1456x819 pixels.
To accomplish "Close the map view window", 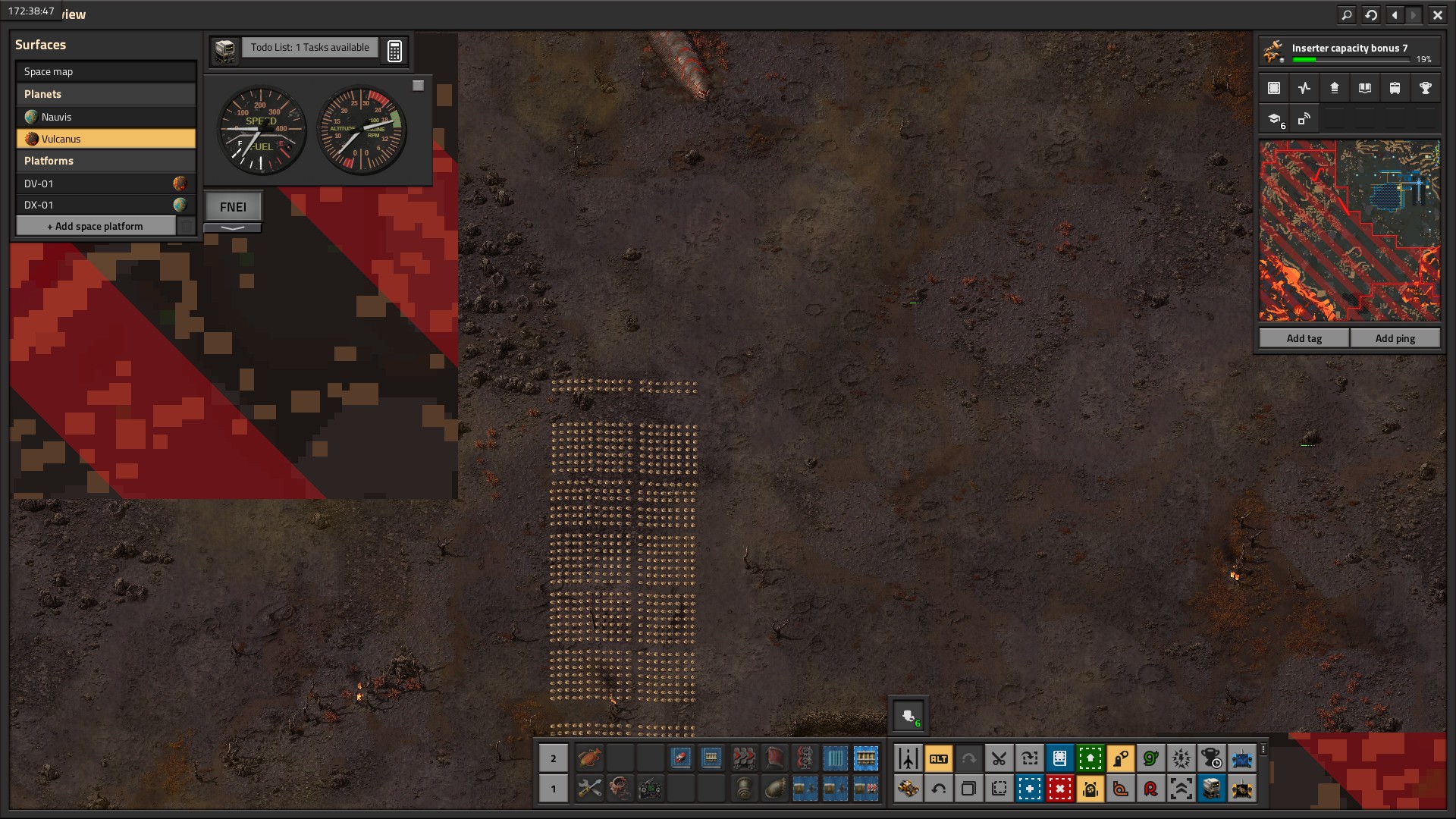I will pos(1437,14).
